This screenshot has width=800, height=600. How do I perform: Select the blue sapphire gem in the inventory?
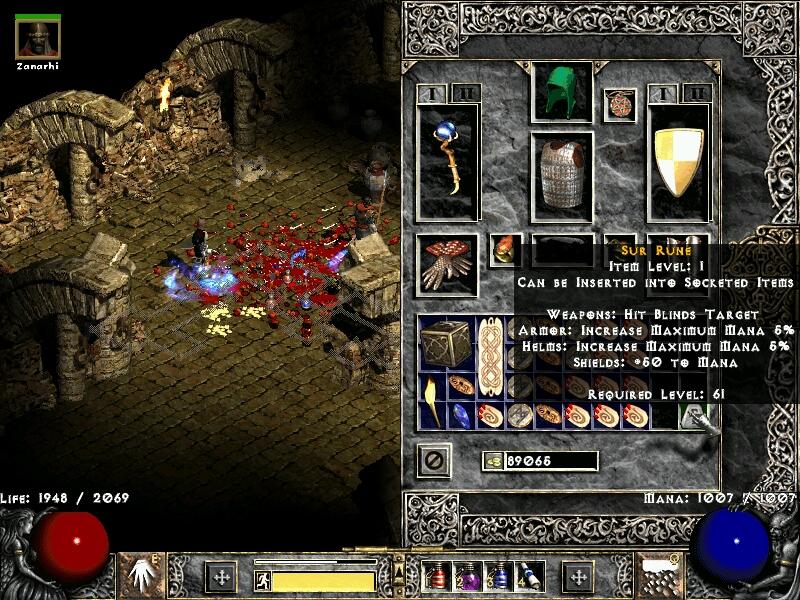461,415
